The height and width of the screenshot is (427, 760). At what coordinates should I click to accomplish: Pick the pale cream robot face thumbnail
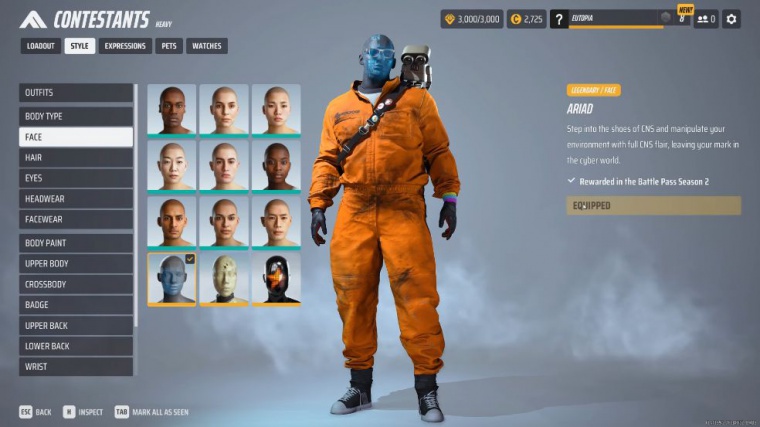(x=224, y=278)
